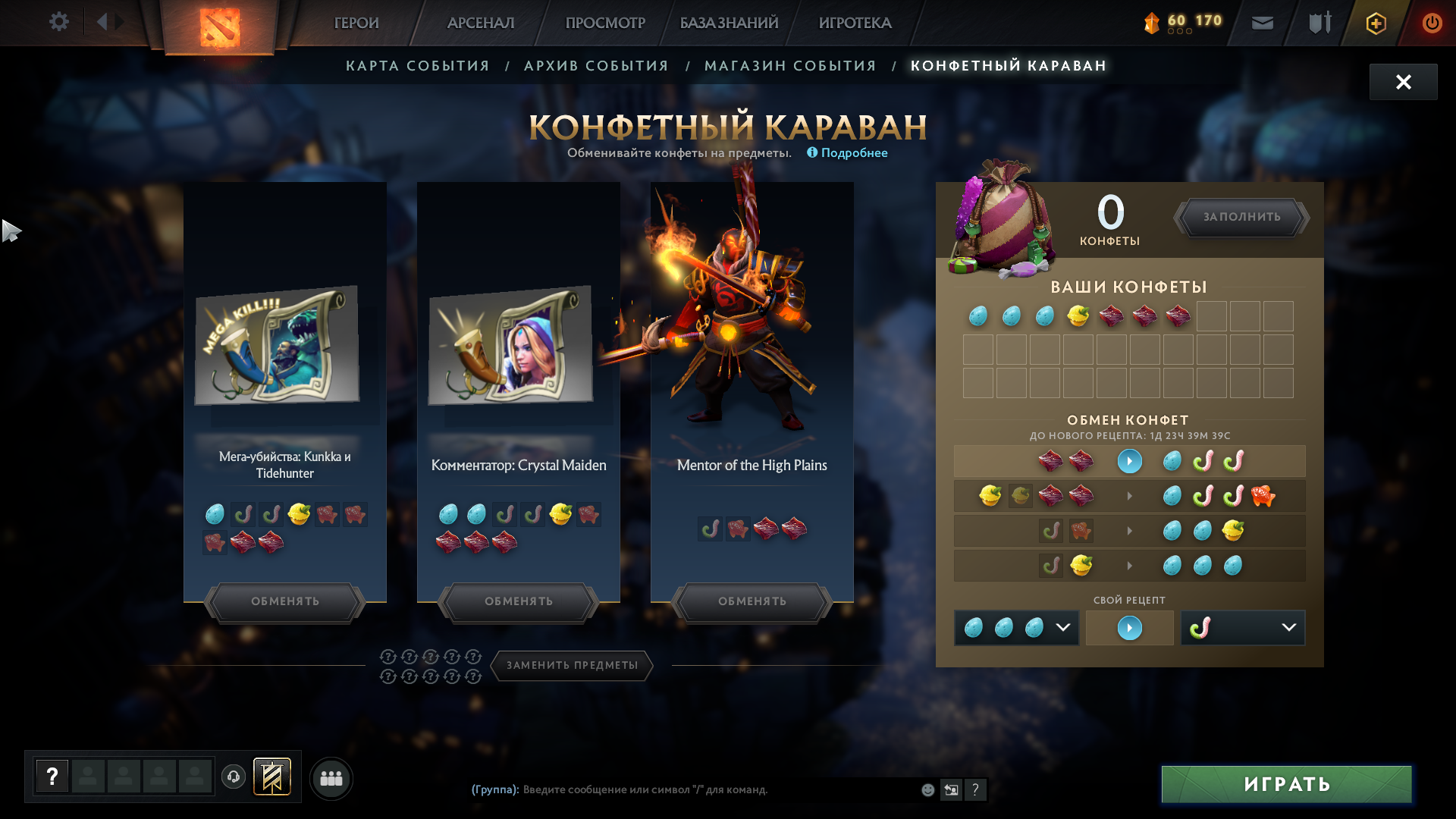This screenshot has height=819, width=1456.
Task: Run the top highlighted candy trade recipe
Action: pos(1129,461)
